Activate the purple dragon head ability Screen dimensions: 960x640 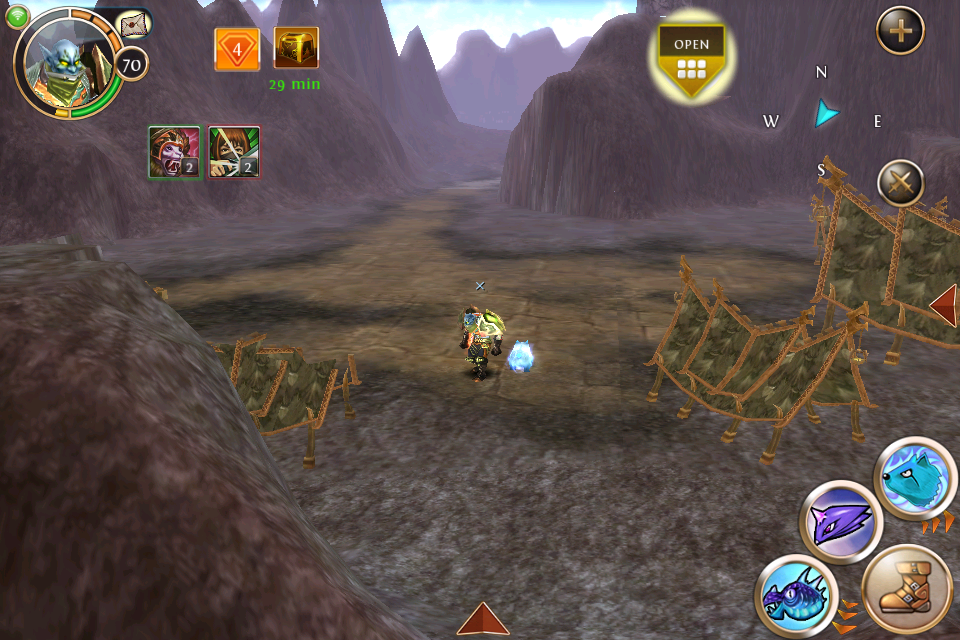(841, 521)
